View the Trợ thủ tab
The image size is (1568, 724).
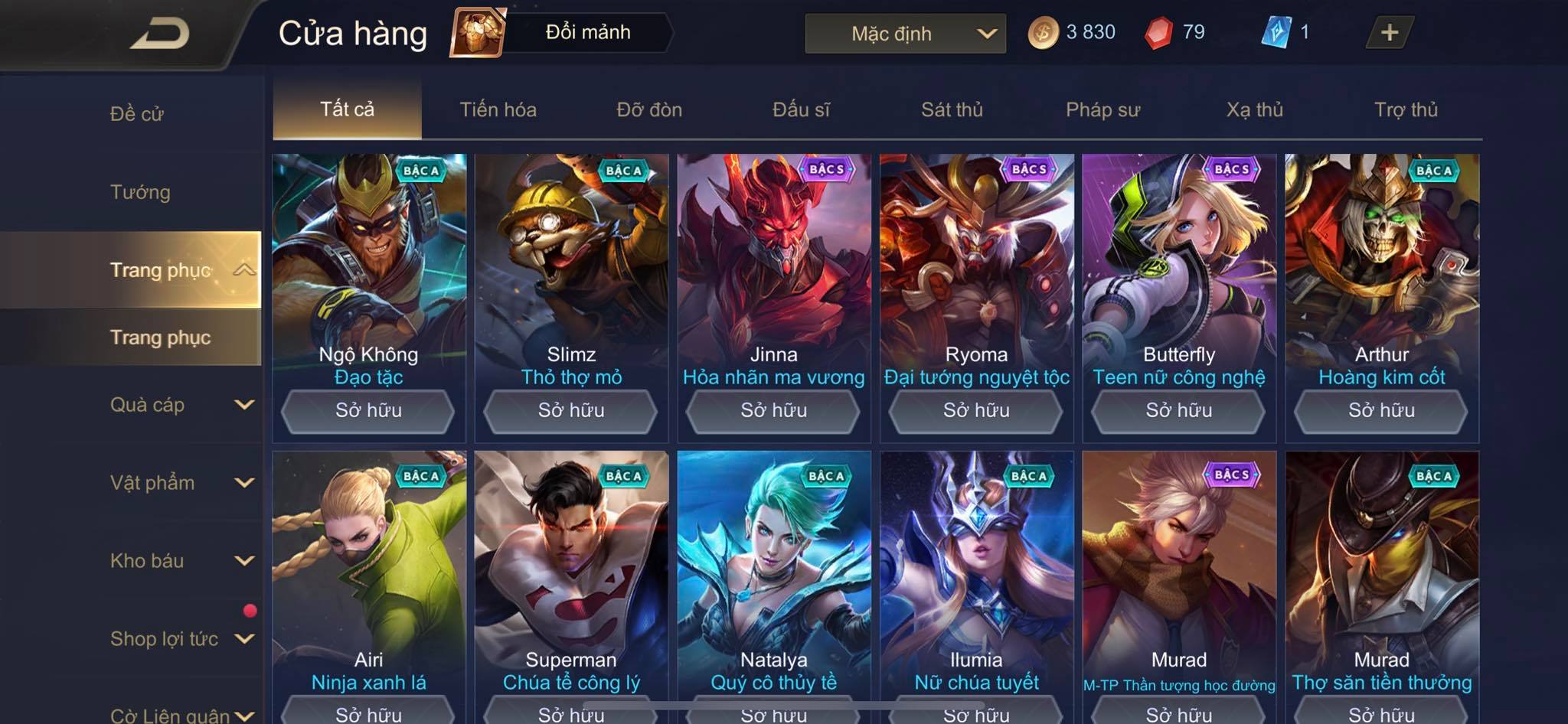tap(1406, 109)
